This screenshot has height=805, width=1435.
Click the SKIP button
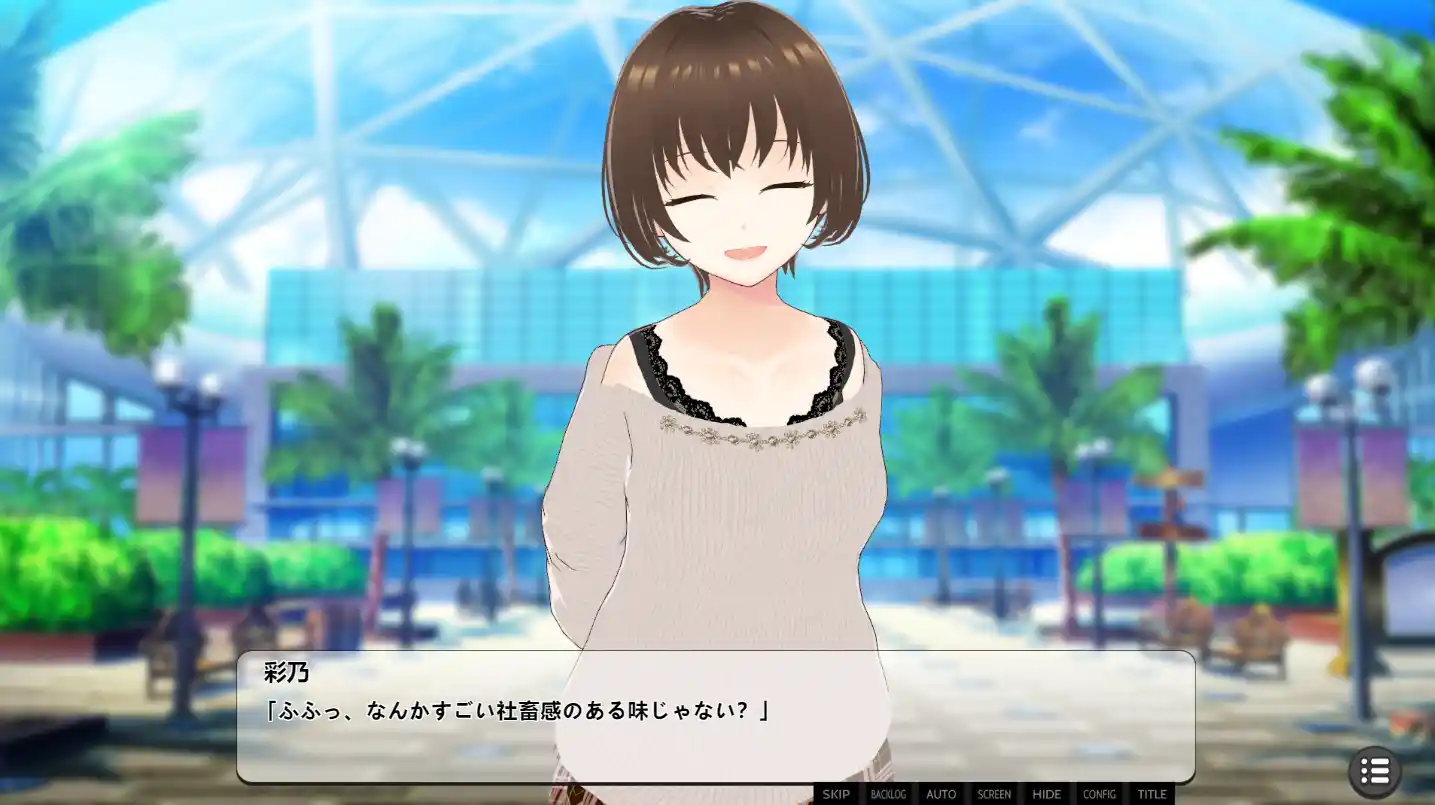836,794
